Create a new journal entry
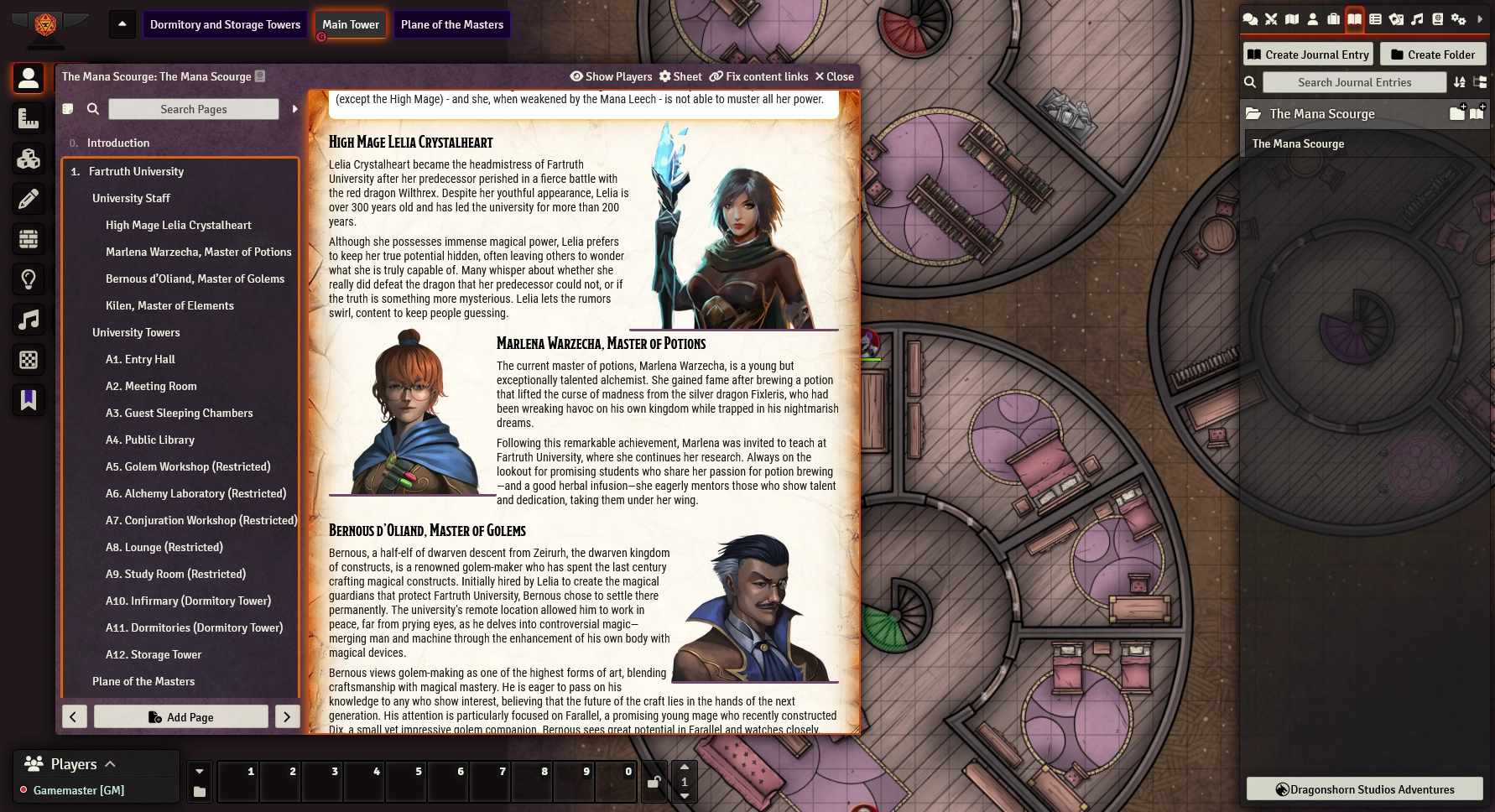The width and height of the screenshot is (1495, 812). pos(1308,55)
